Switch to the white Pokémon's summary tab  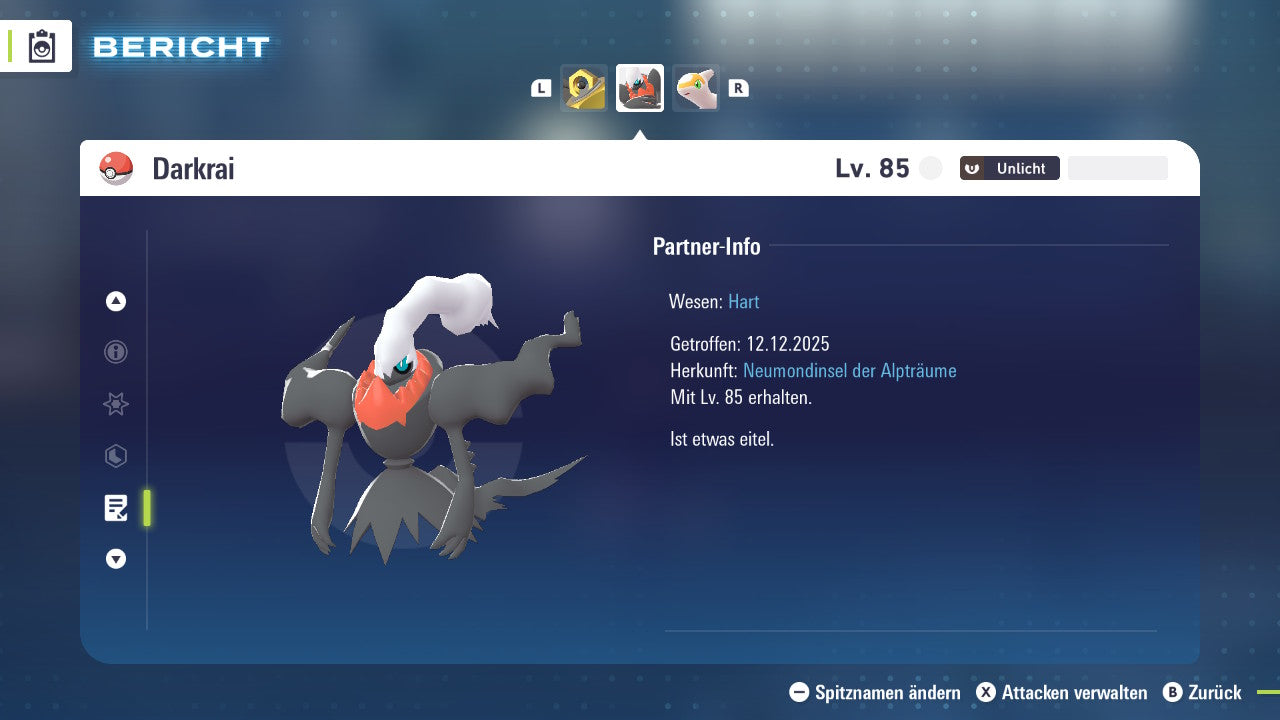pyautogui.click(x=696, y=88)
